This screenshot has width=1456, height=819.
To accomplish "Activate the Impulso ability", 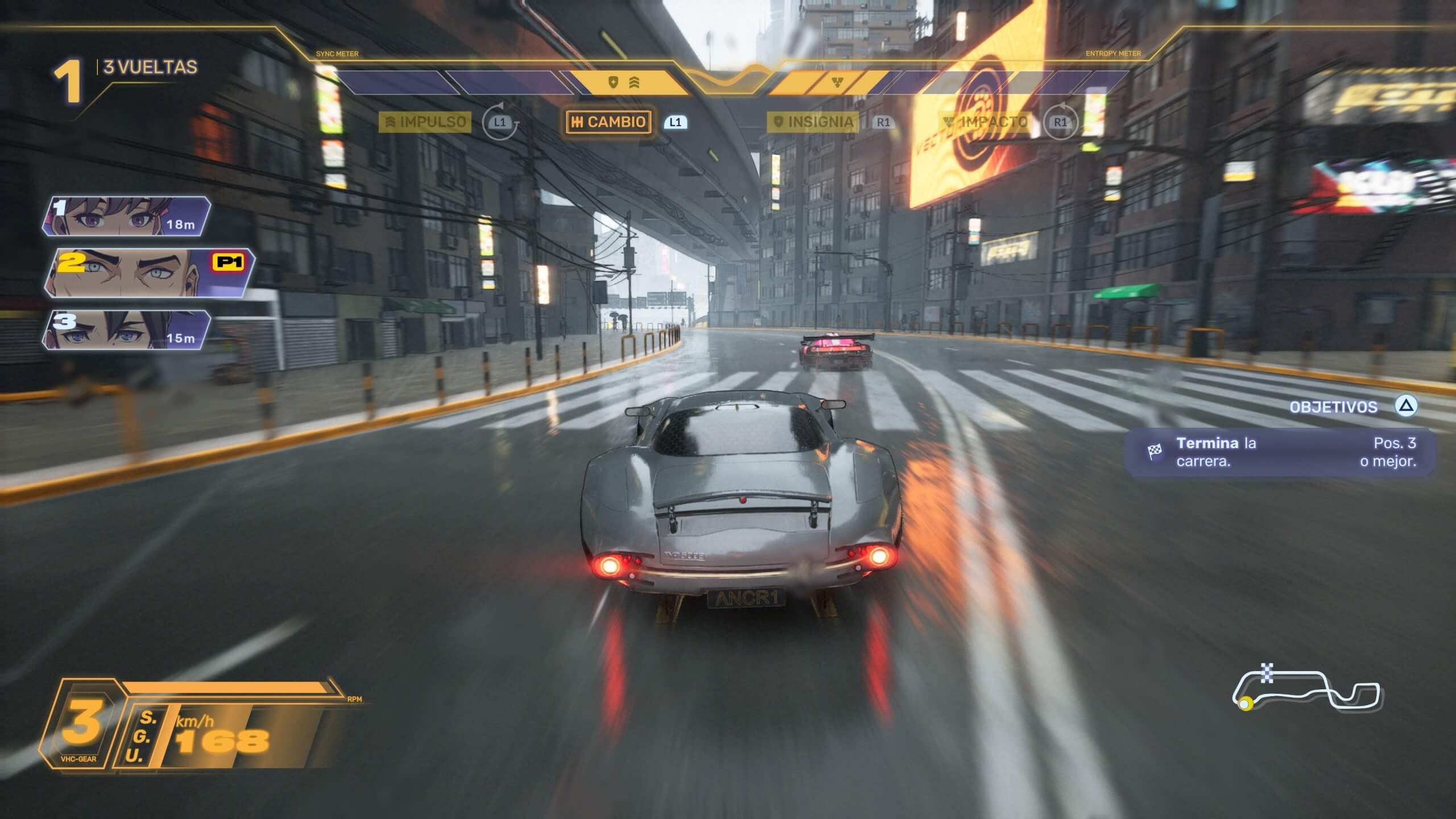I will 425,122.
